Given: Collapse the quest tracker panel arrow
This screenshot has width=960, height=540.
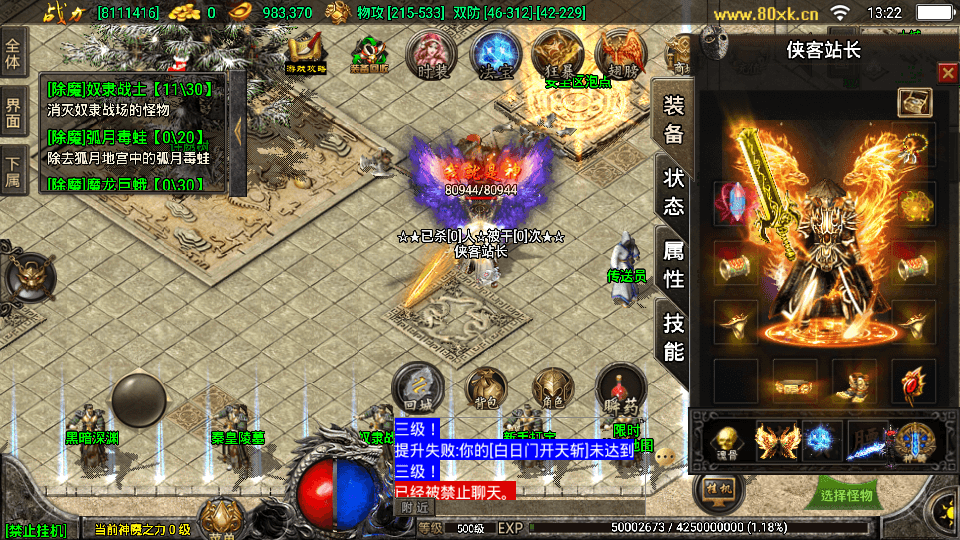Looking at the screenshot, I should pos(238,128).
